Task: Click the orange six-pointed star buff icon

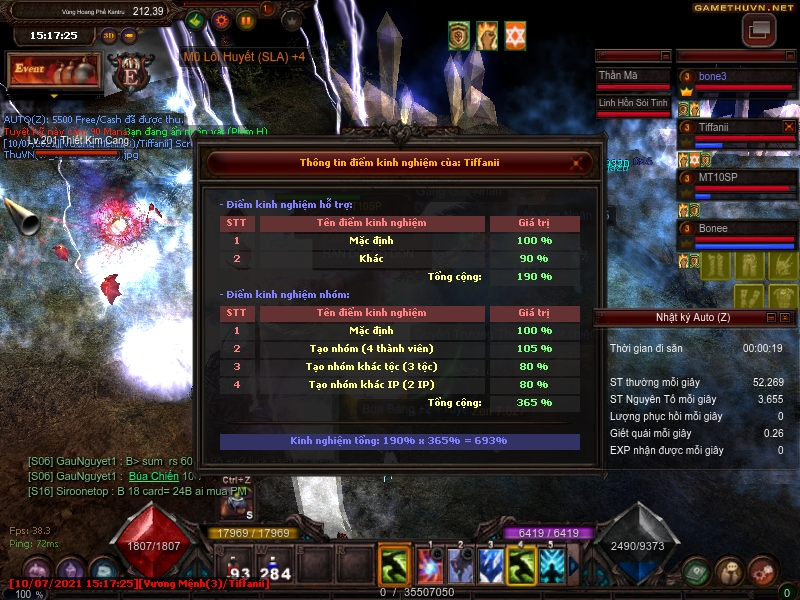Action: click(515, 36)
